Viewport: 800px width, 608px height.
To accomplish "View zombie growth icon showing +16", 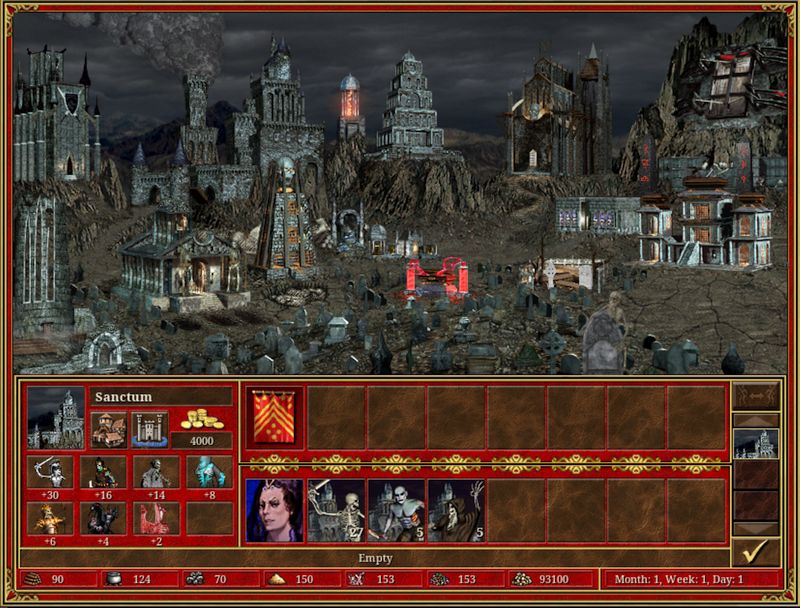I will [x=103, y=471].
